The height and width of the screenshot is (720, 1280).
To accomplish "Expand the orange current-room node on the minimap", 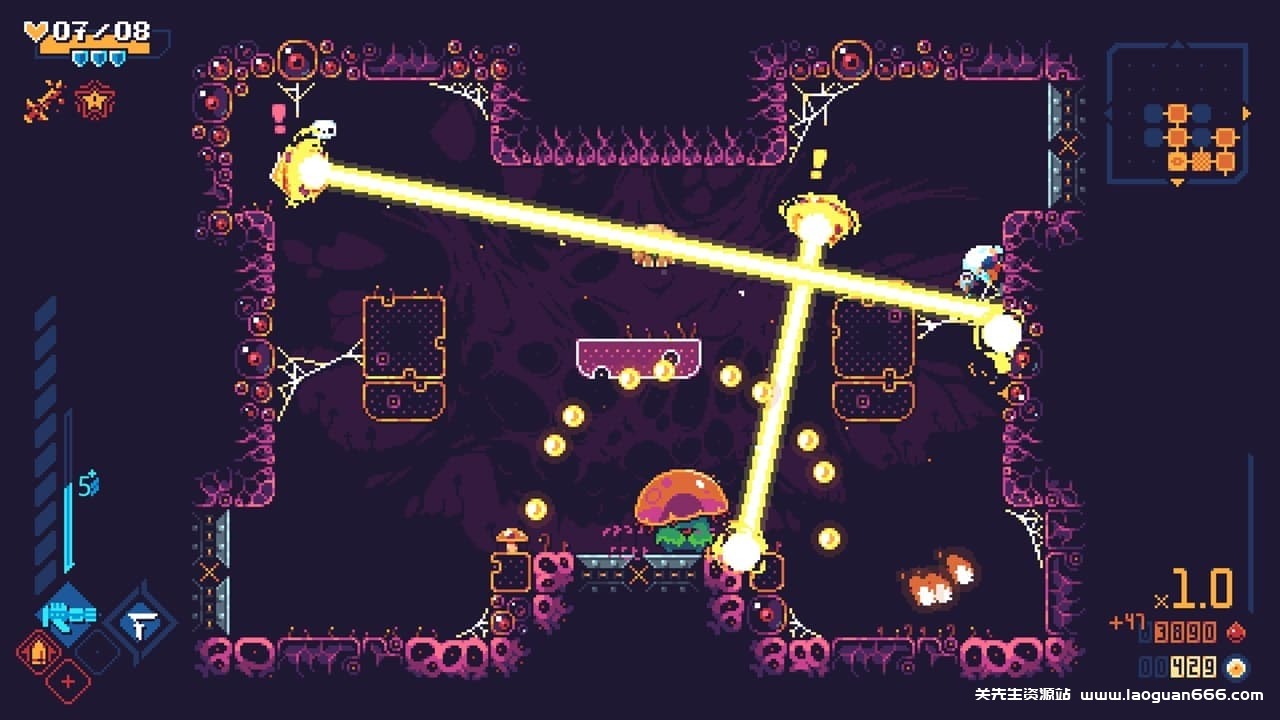I will tap(1176, 160).
